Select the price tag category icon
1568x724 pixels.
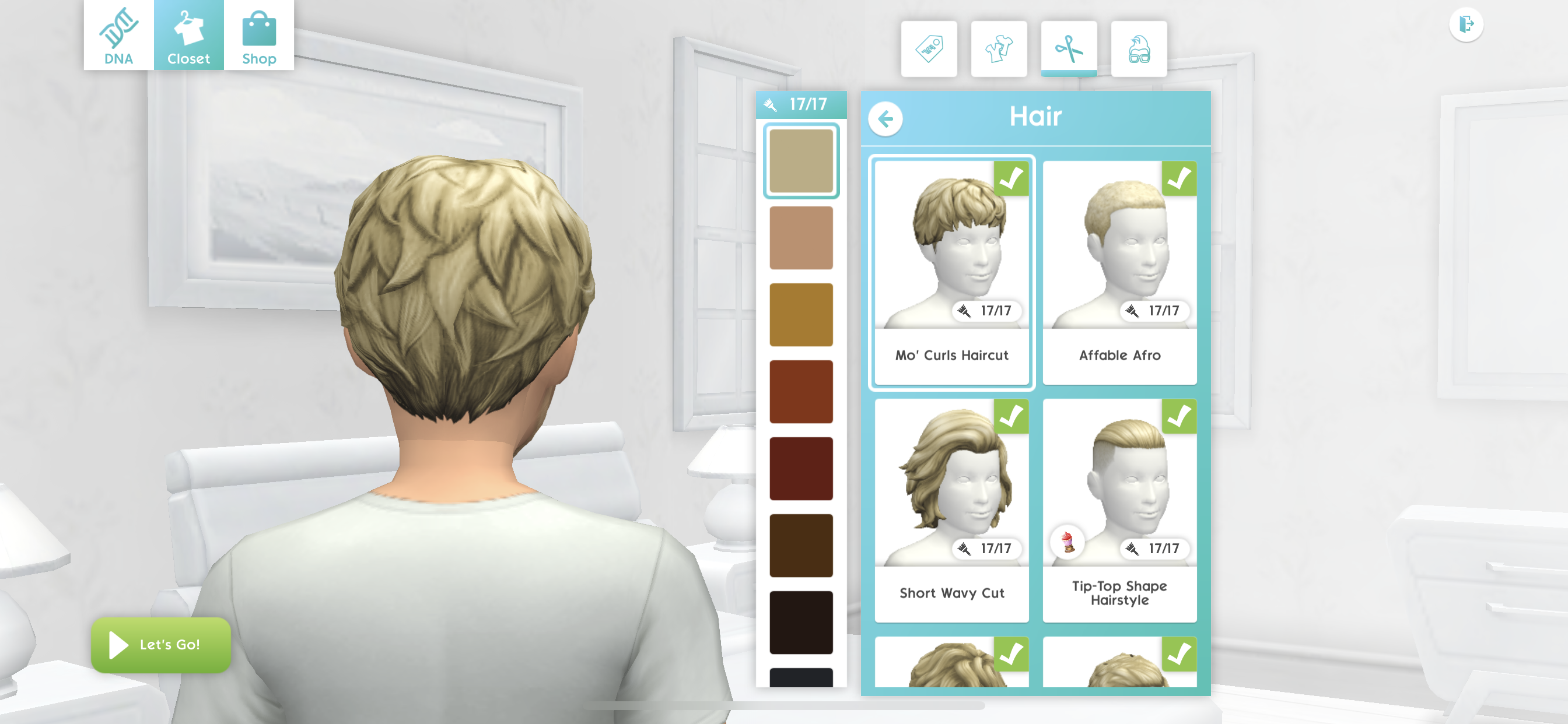coord(929,48)
